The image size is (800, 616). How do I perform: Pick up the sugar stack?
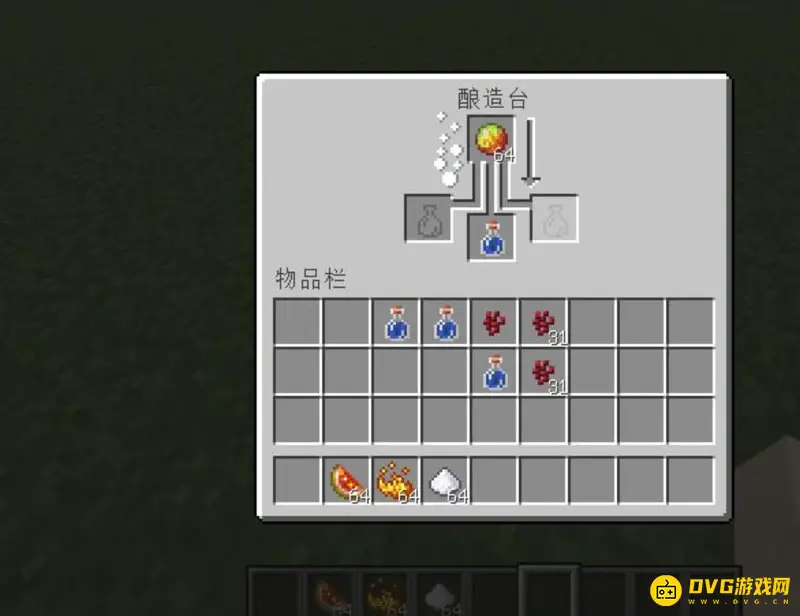(x=445, y=481)
